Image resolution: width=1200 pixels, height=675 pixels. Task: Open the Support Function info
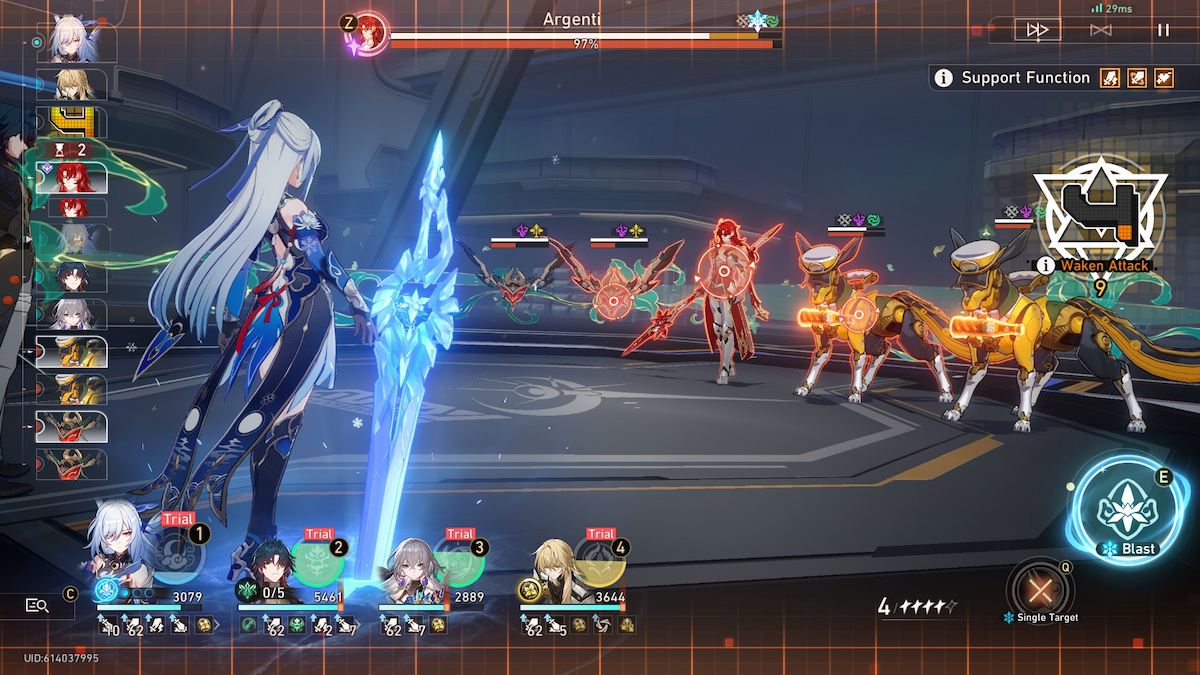coord(942,78)
